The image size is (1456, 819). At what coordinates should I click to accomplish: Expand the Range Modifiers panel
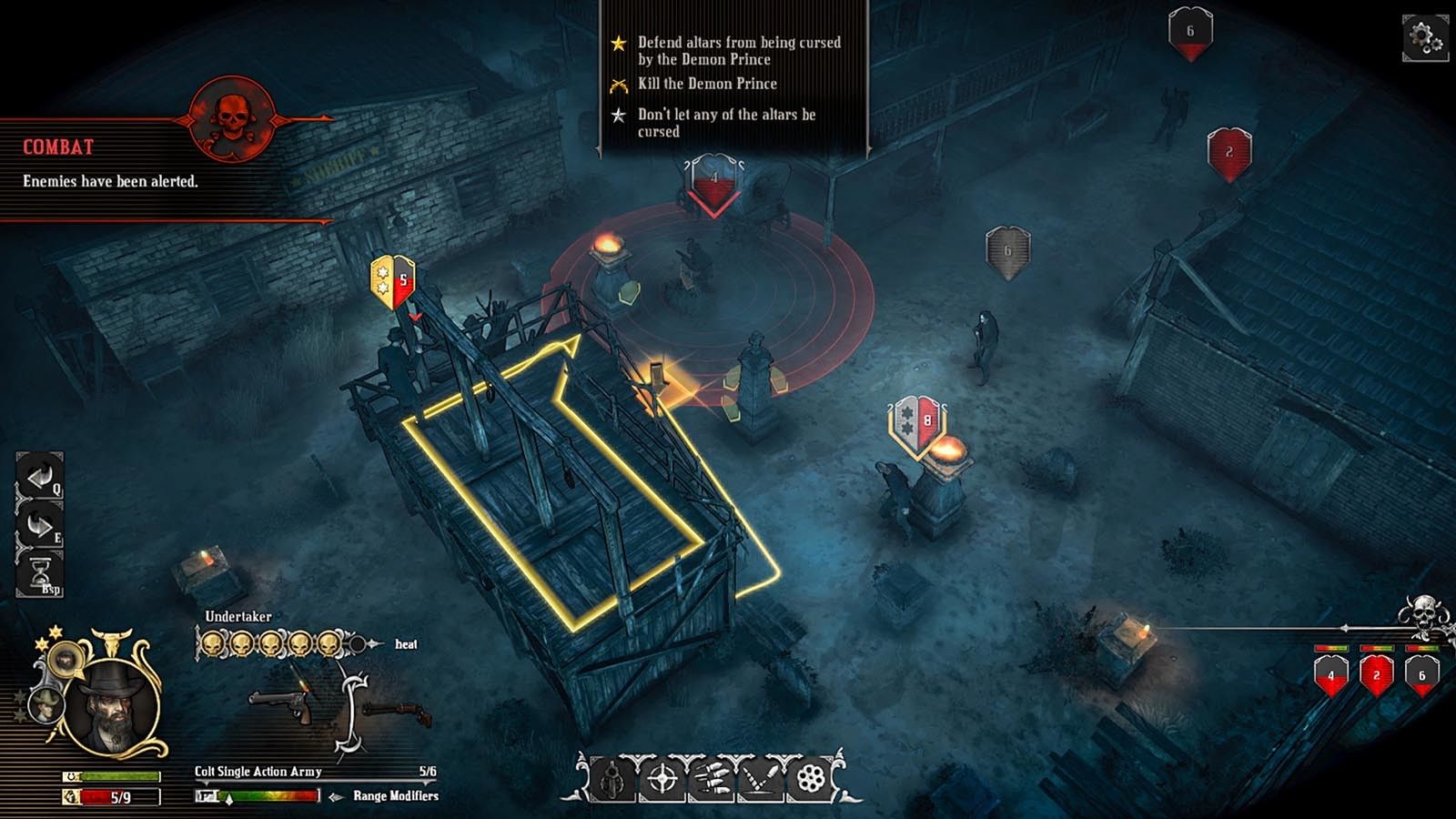(x=395, y=796)
